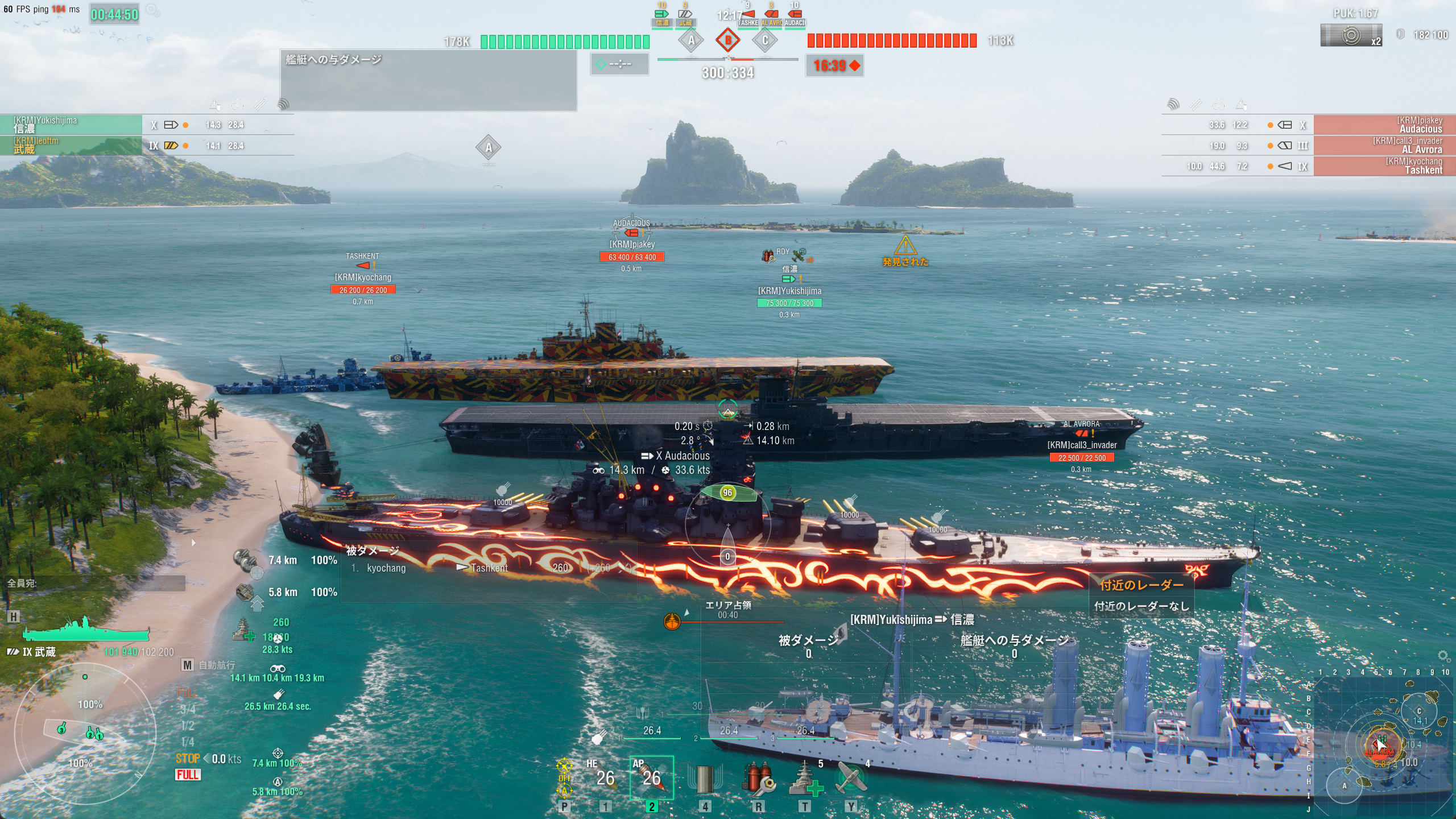Click capture point C on the minimap
The height and width of the screenshot is (819, 1456).
click(1418, 711)
